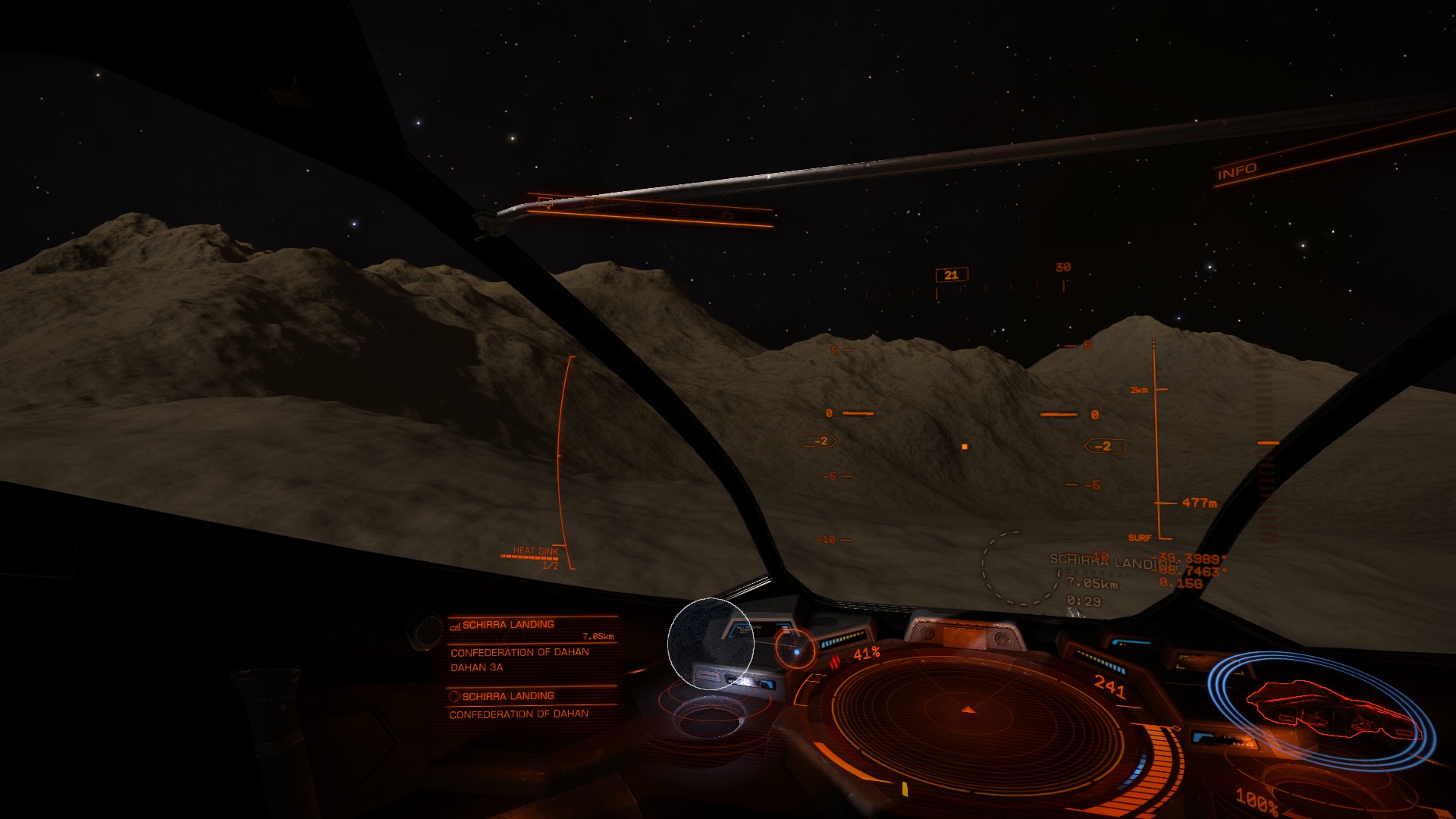
Task: Open the chat bubble tab in comms panel
Action: coord(545,202)
